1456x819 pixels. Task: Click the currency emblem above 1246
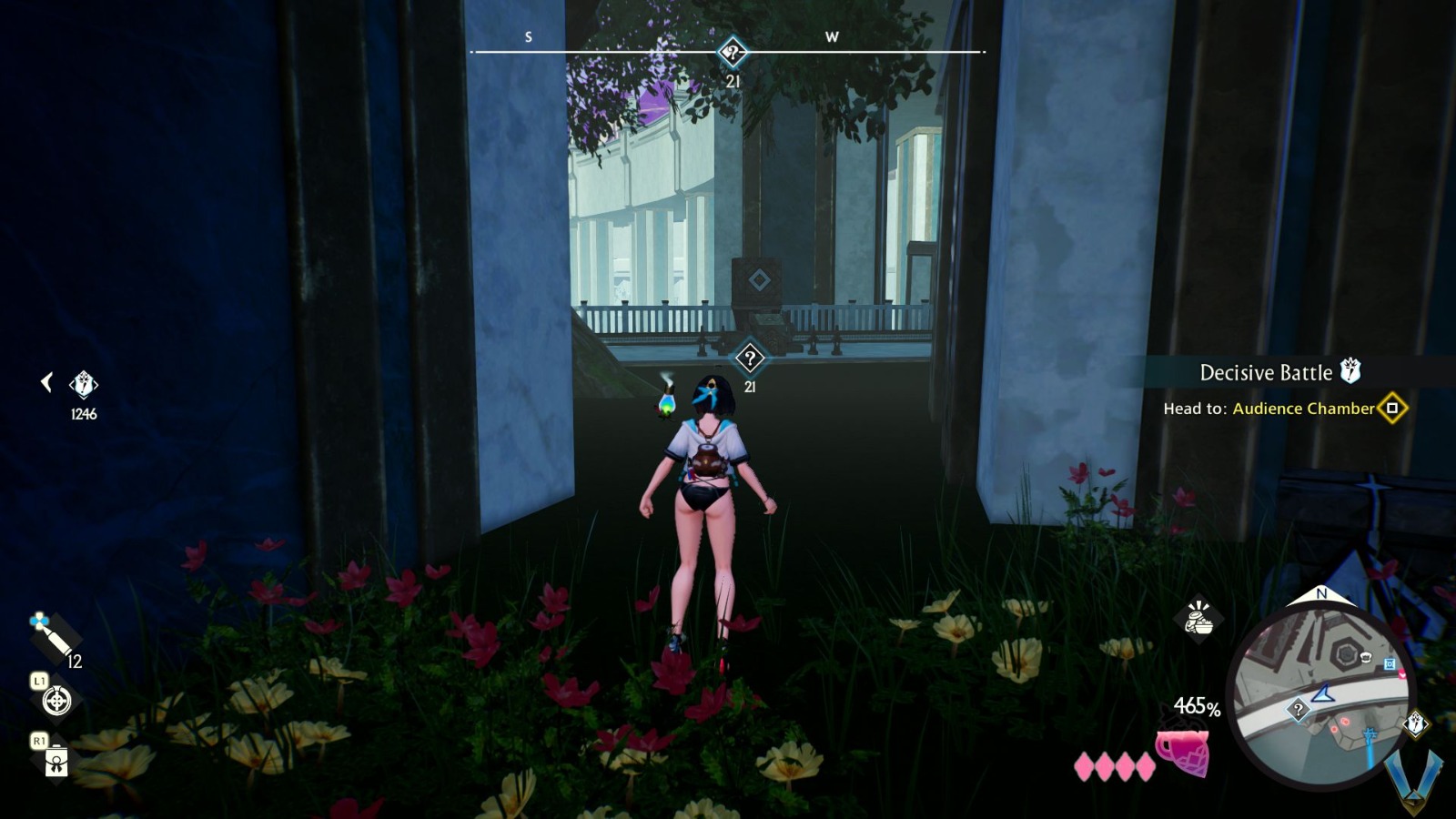[x=83, y=382]
